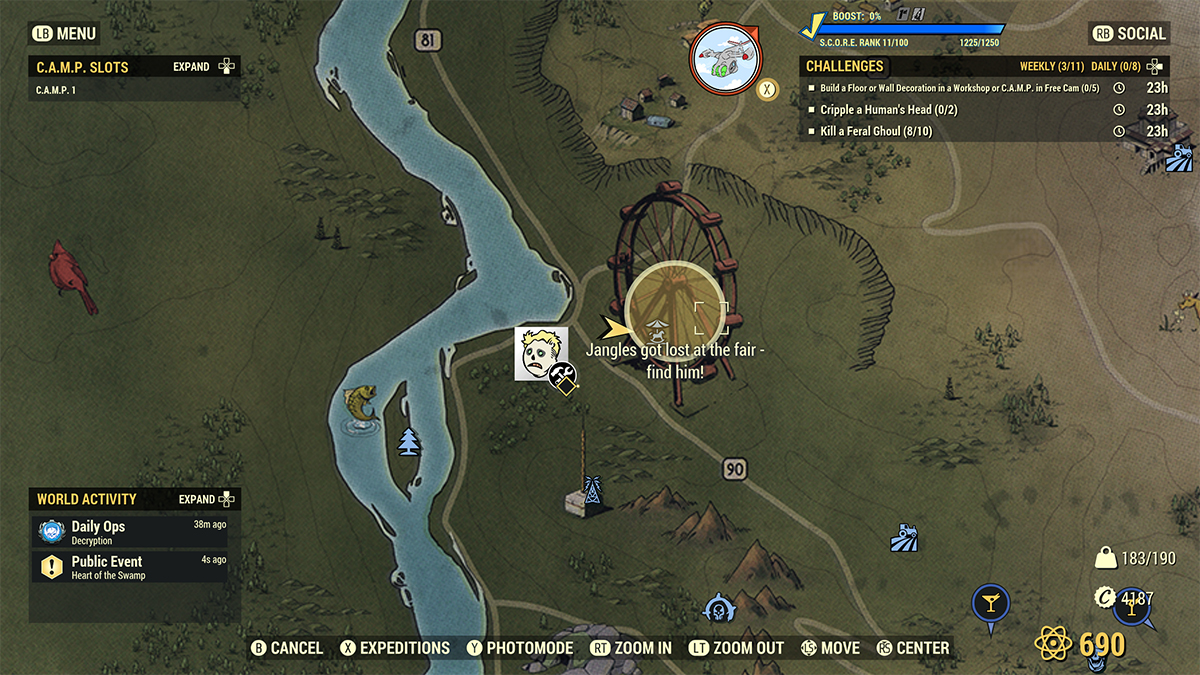Select the pine tree map marker

pyautogui.click(x=409, y=441)
